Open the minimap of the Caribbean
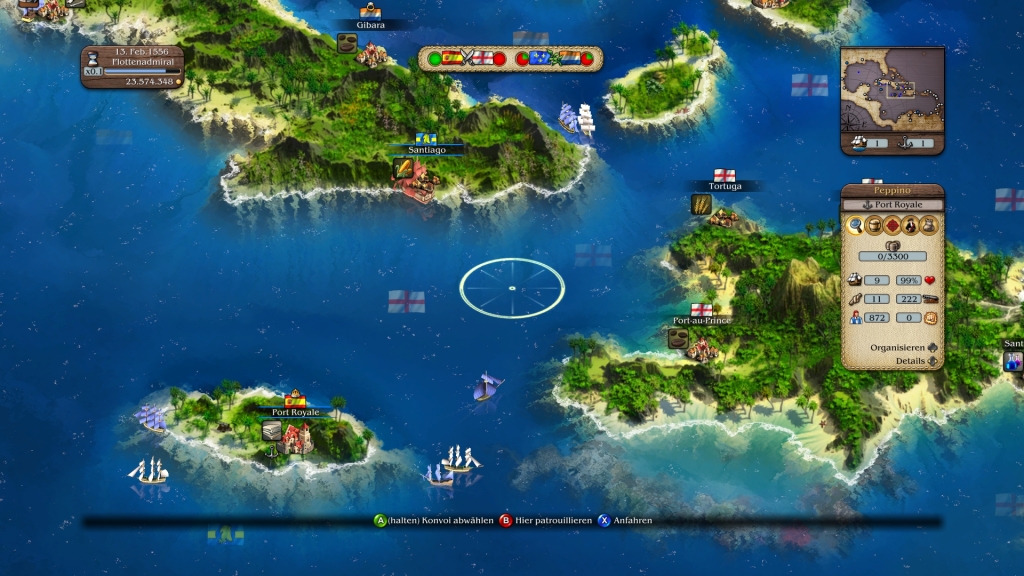1024x576 pixels. [892, 90]
